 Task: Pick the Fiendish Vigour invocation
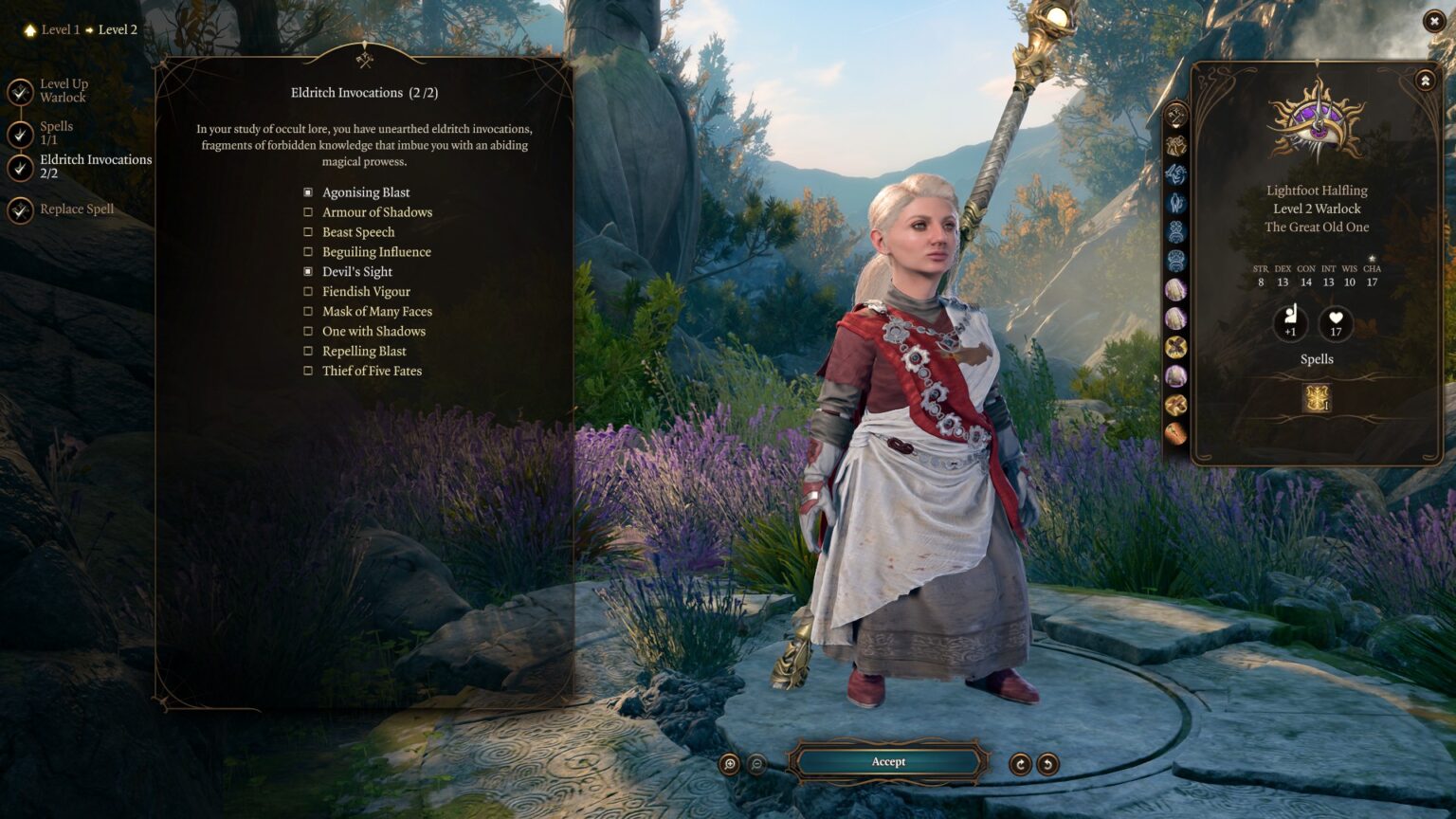[x=308, y=292]
